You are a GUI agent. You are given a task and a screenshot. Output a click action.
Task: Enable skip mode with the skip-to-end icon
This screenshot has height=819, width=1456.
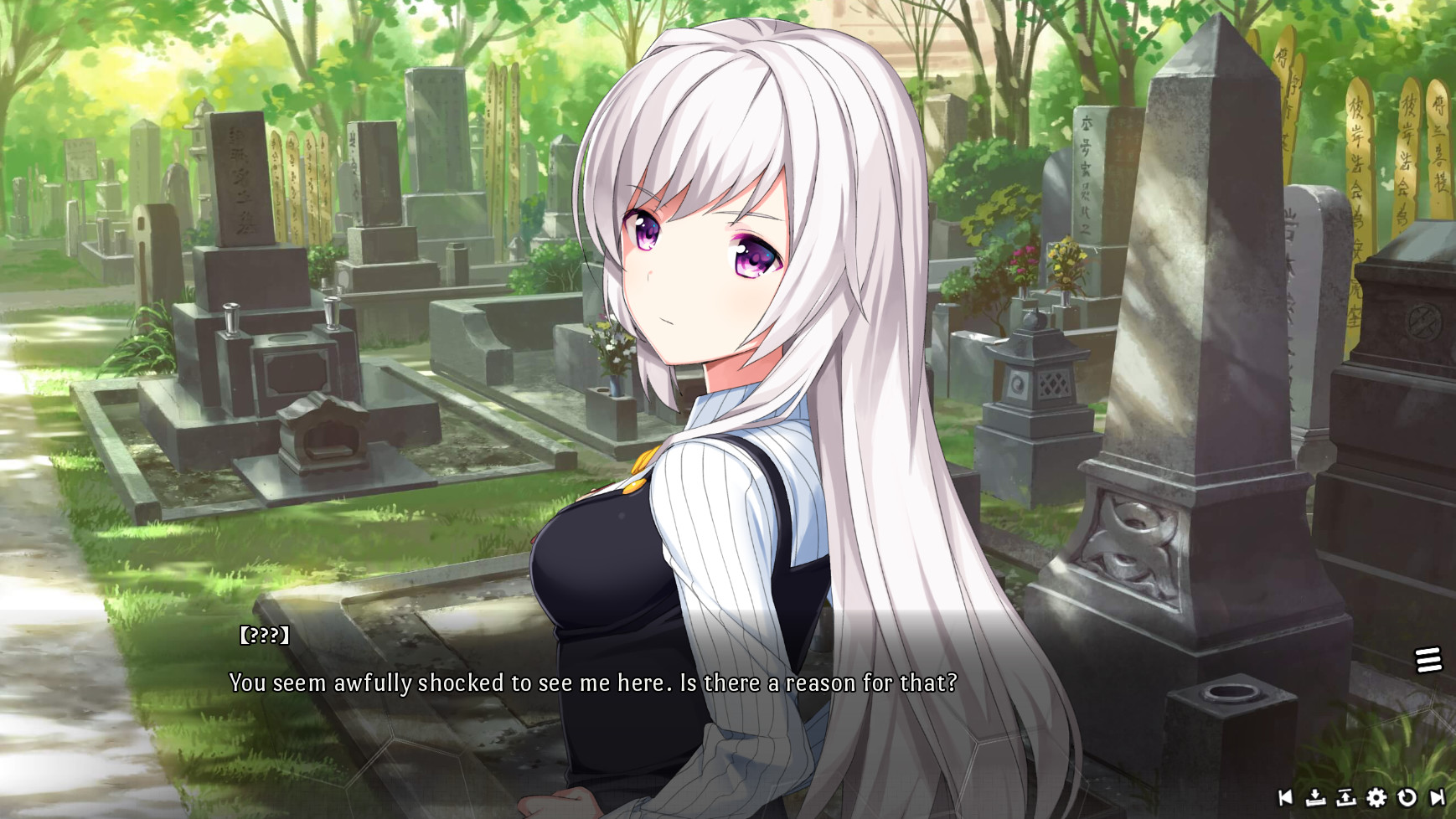pyautogui.click(x=1436, y=798)
